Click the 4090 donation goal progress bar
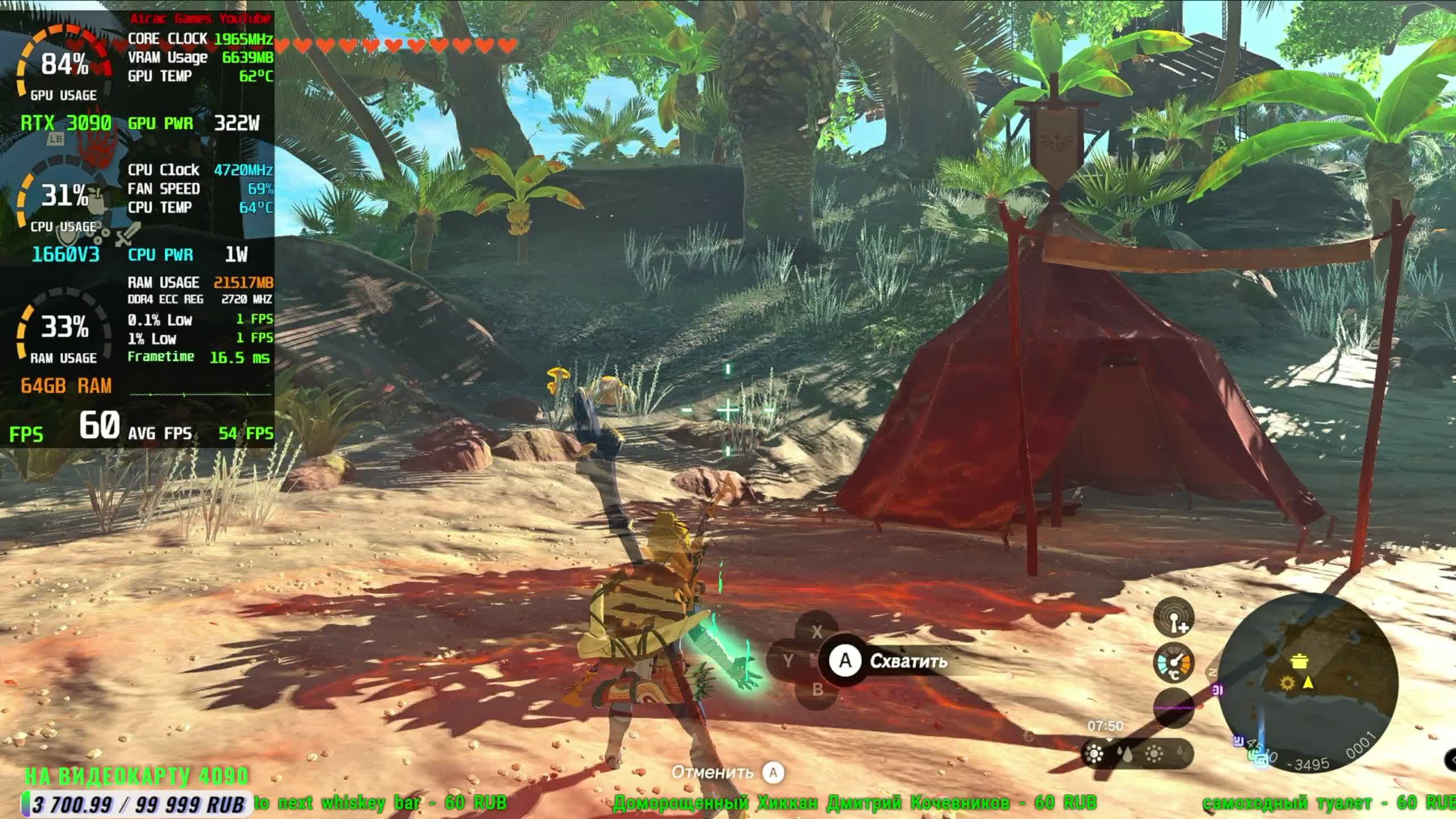 point(136,804)
